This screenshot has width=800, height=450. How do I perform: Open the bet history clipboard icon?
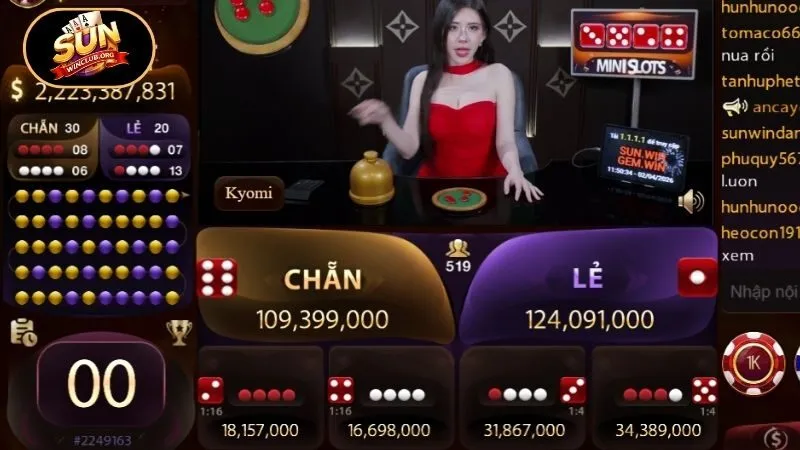click(23, 332)
